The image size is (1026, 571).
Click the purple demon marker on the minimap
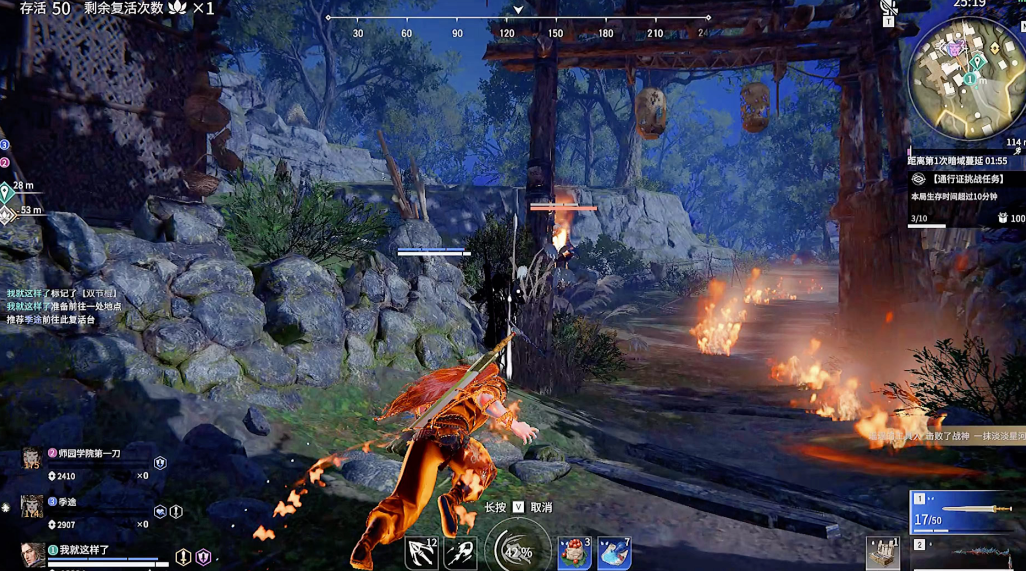[x=955, y=47]
